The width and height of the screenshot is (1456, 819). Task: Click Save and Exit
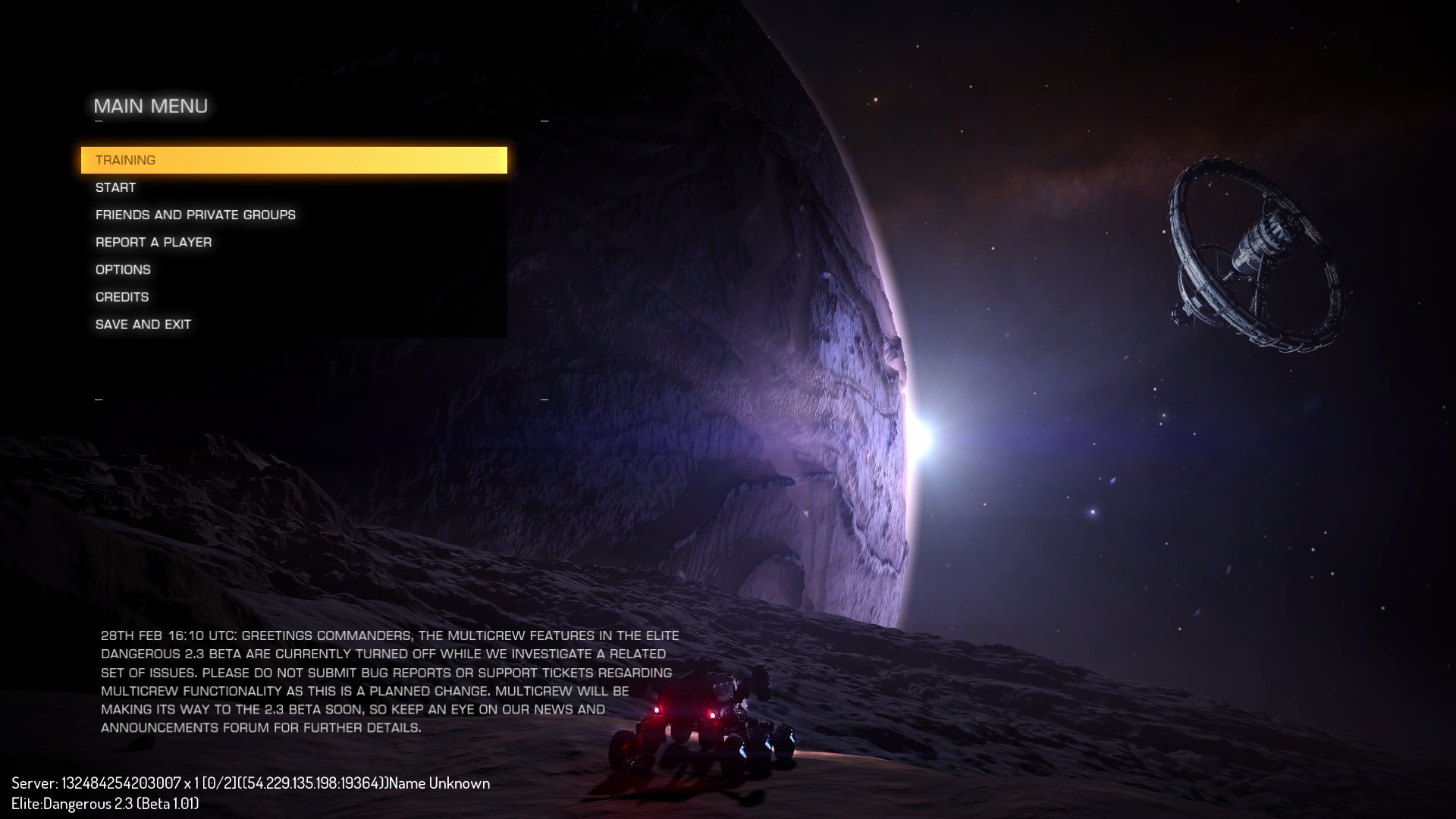pos(143,324)
